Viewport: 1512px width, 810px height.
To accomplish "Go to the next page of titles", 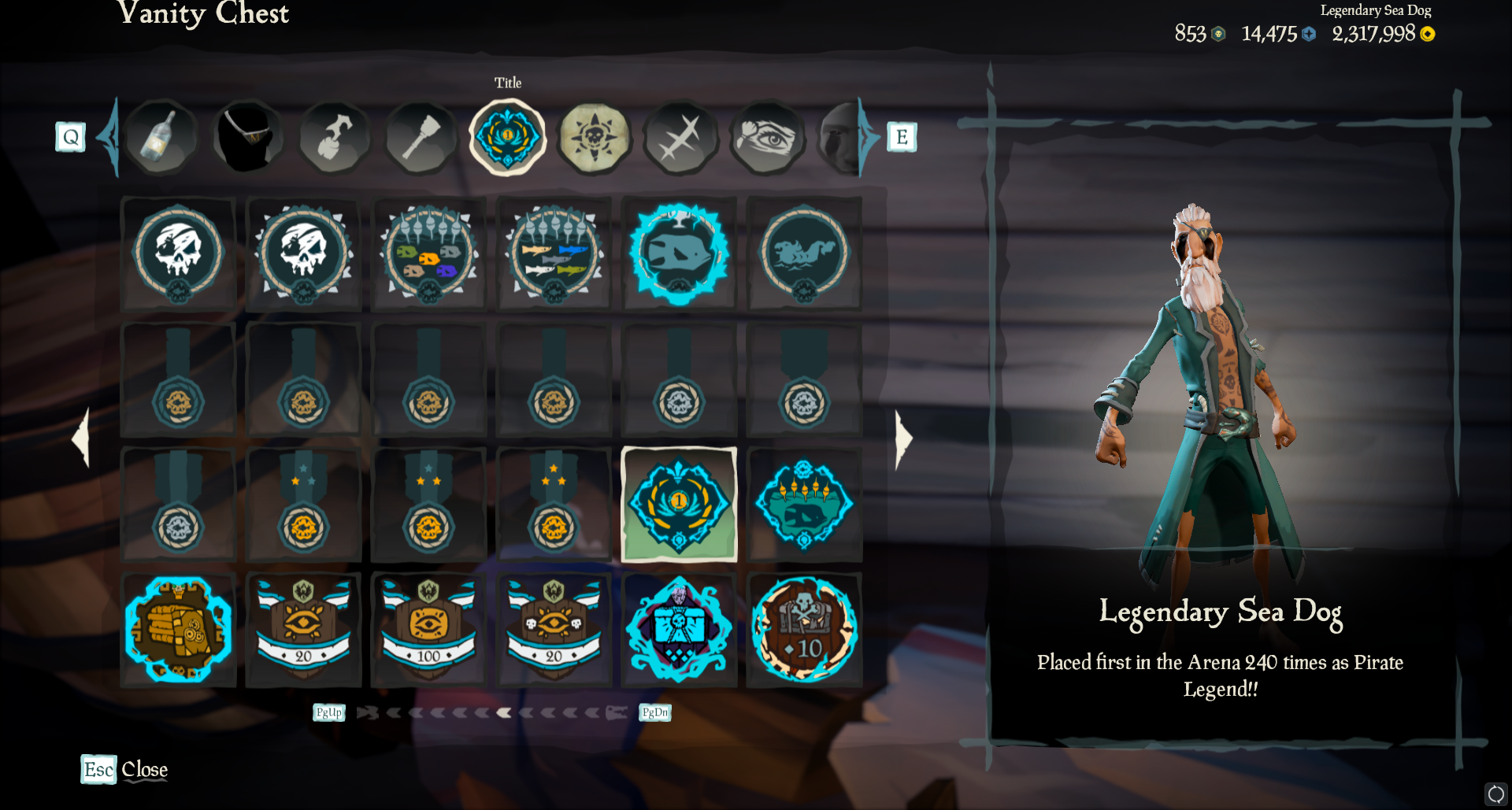I will coord(903,438).
